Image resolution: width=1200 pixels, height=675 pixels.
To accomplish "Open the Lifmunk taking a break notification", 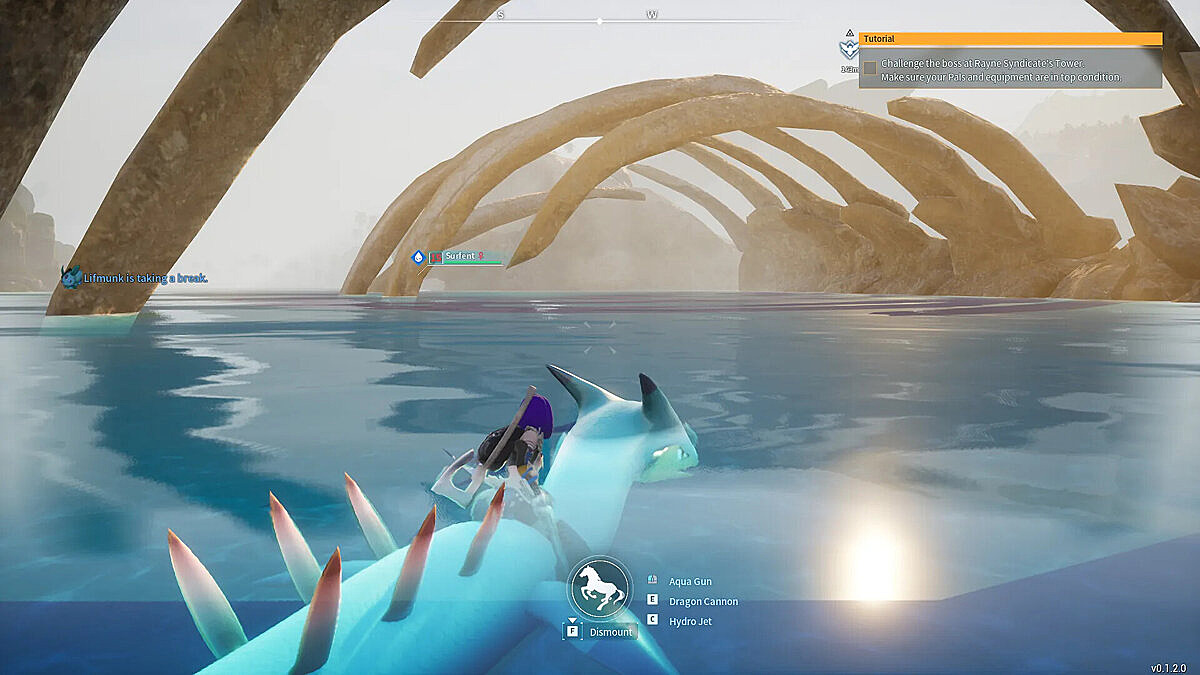I will click(x=145, y=278).
